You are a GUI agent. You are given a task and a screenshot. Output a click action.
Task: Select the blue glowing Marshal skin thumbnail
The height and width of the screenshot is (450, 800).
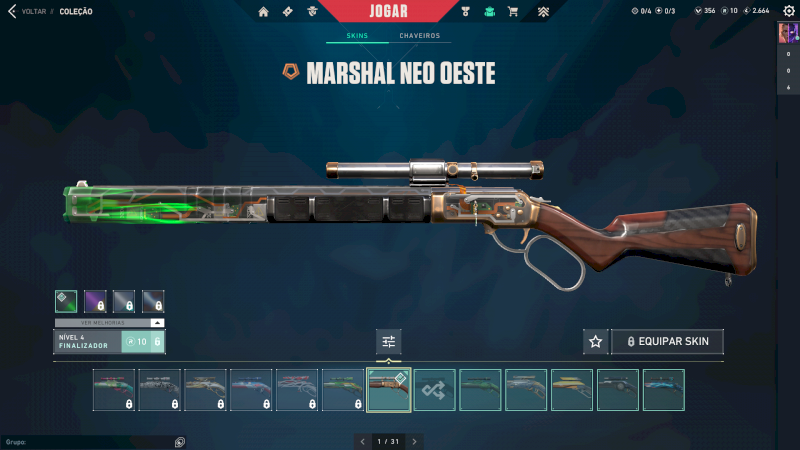pos(664,390)
